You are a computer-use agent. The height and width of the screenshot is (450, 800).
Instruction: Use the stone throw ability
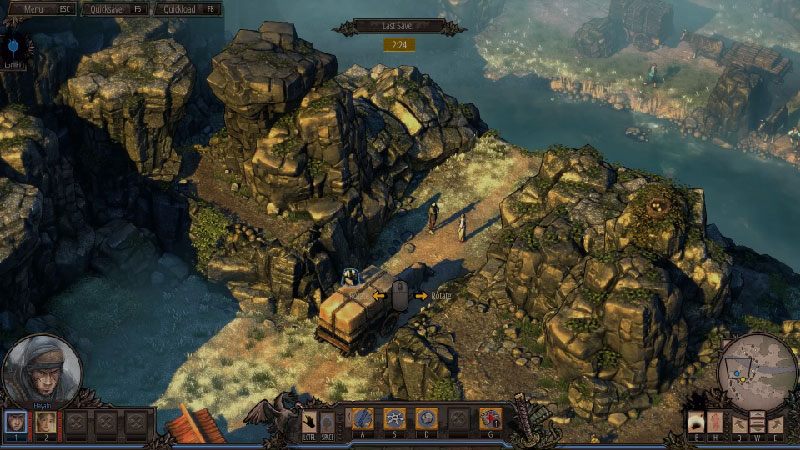426,418
